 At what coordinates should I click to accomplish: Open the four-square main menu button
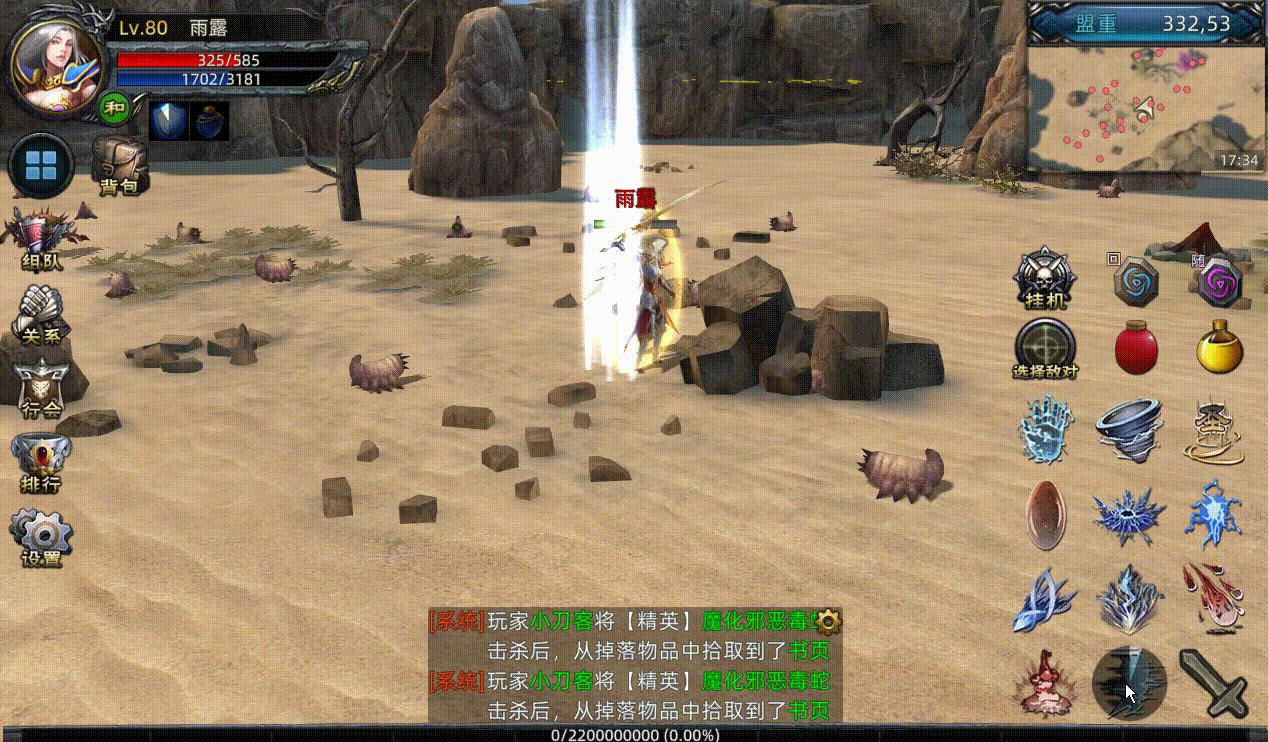(x=41, y=165)
